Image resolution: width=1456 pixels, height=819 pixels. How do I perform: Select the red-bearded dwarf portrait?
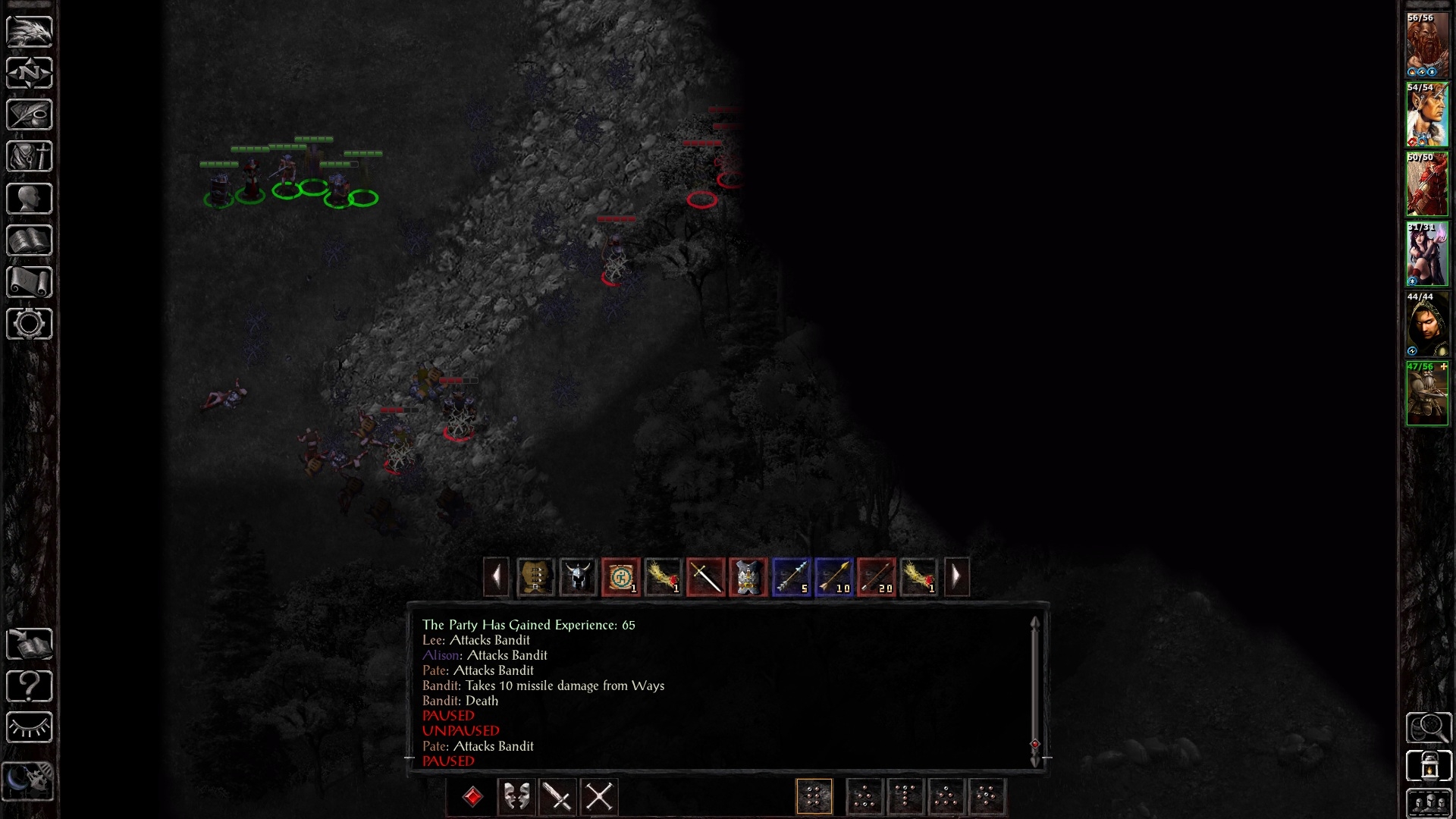(x=1427, y=45)
